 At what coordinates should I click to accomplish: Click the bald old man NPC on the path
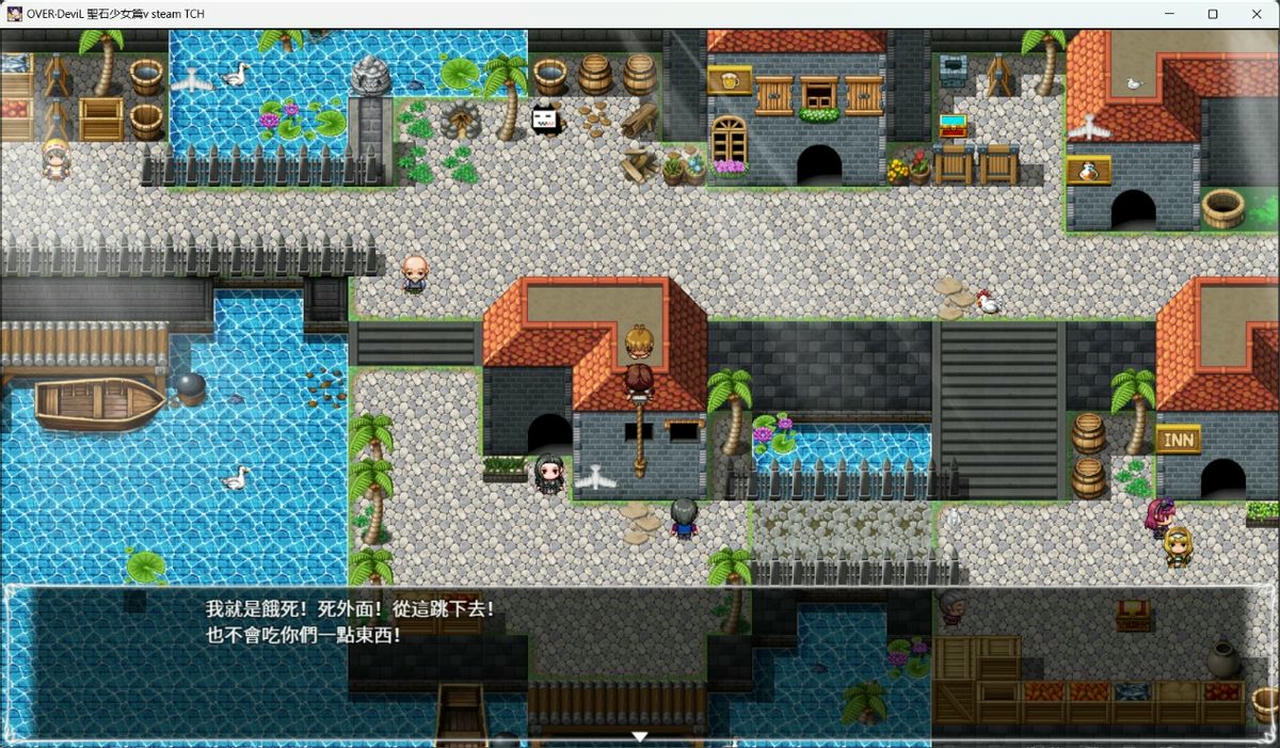pos(417,272)
